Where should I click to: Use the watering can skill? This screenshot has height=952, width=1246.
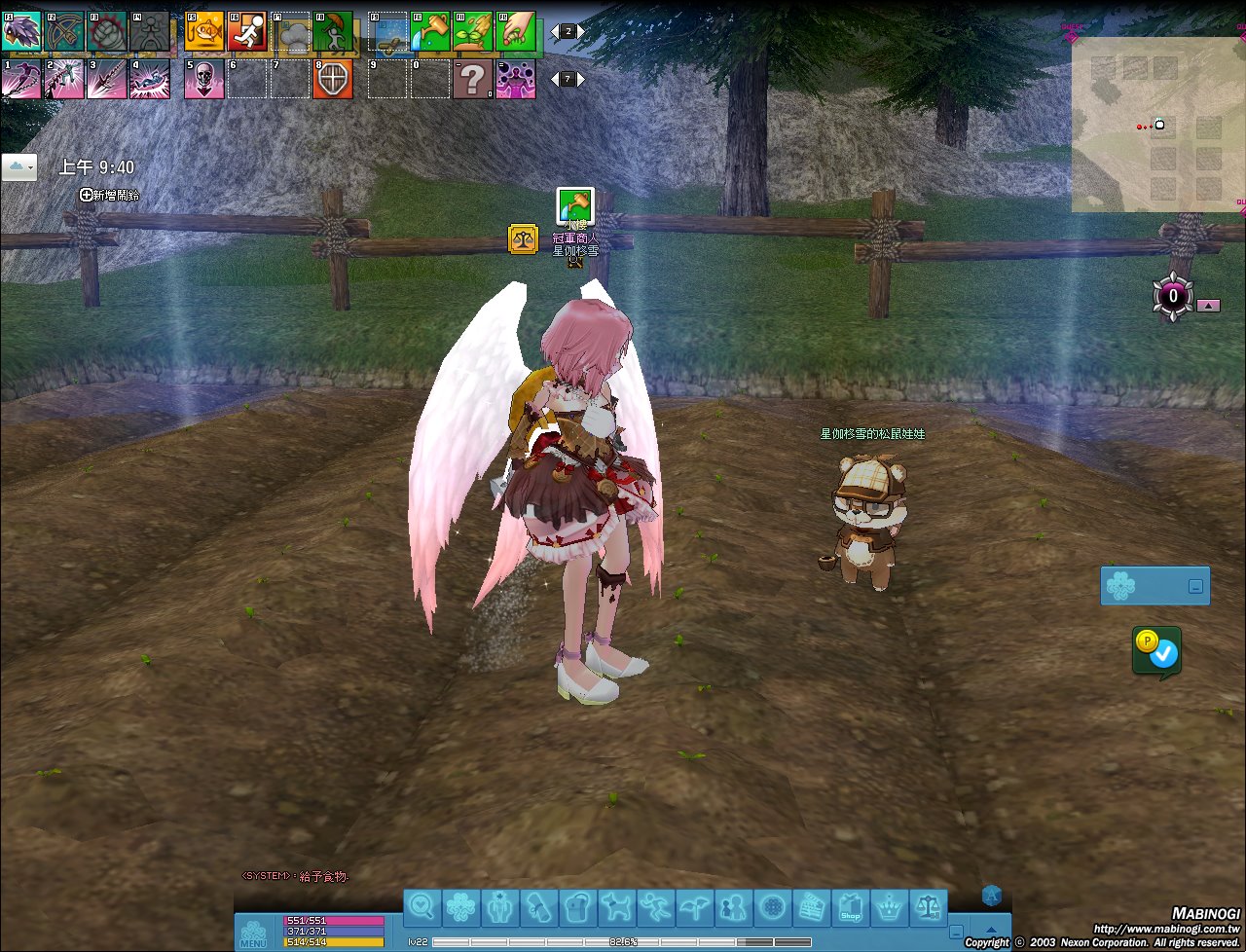[x=429, y=31]
